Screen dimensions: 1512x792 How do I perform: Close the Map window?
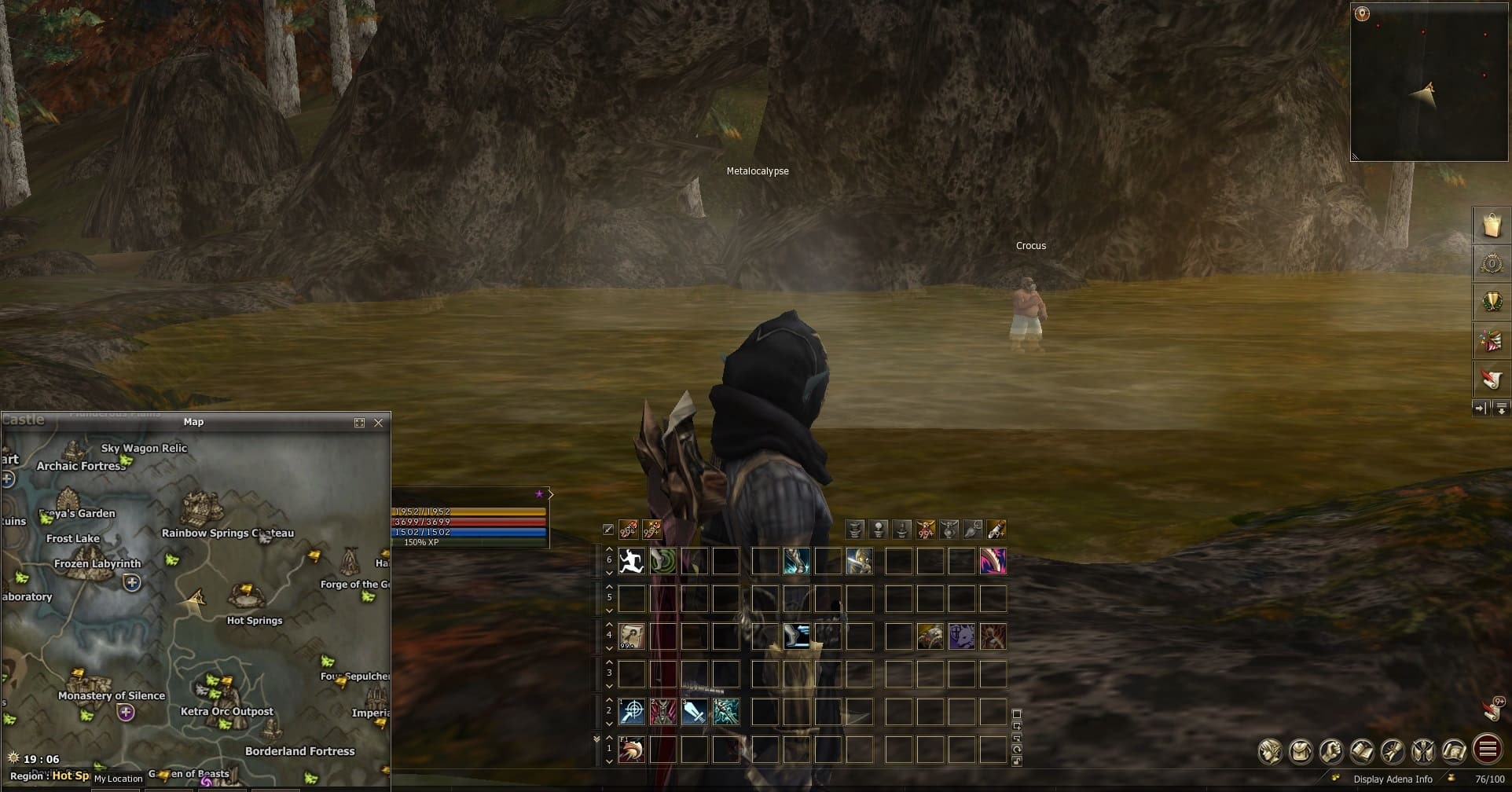tap(379, 423)
